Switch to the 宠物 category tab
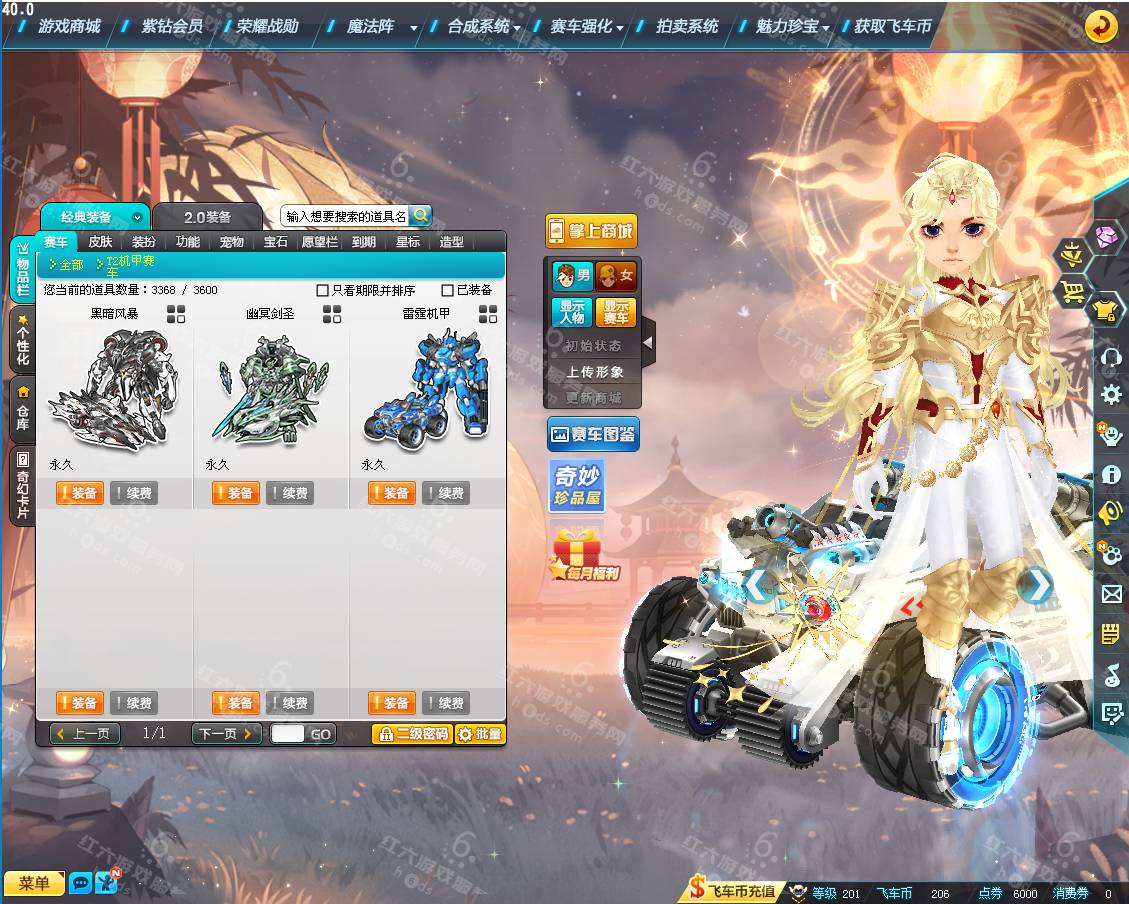 pyautogui.click(x=232, y=241)
